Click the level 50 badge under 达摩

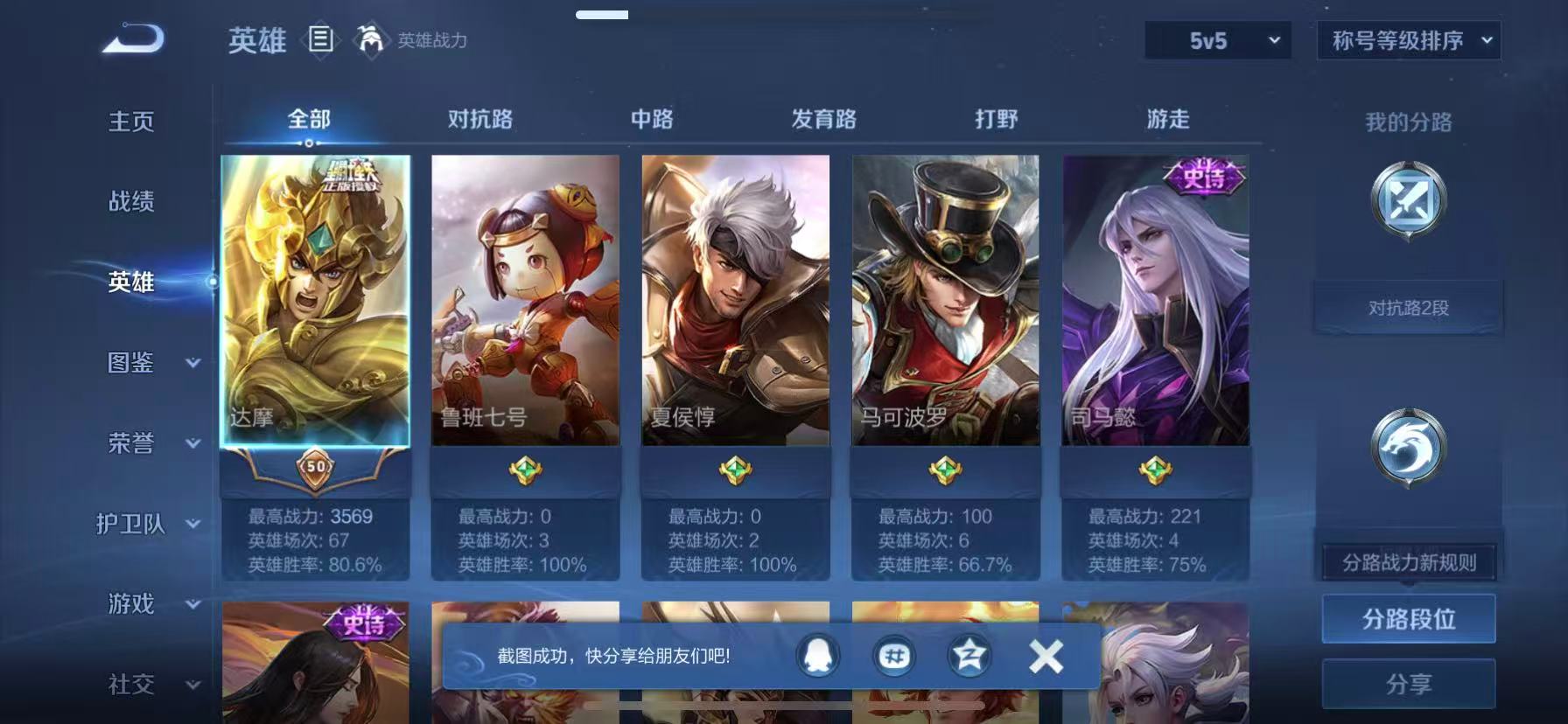[x=314, y=468]
